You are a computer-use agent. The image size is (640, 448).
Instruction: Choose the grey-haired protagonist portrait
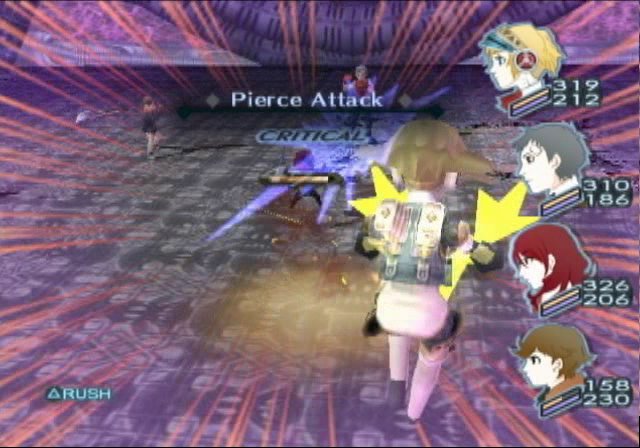[549, 155]
